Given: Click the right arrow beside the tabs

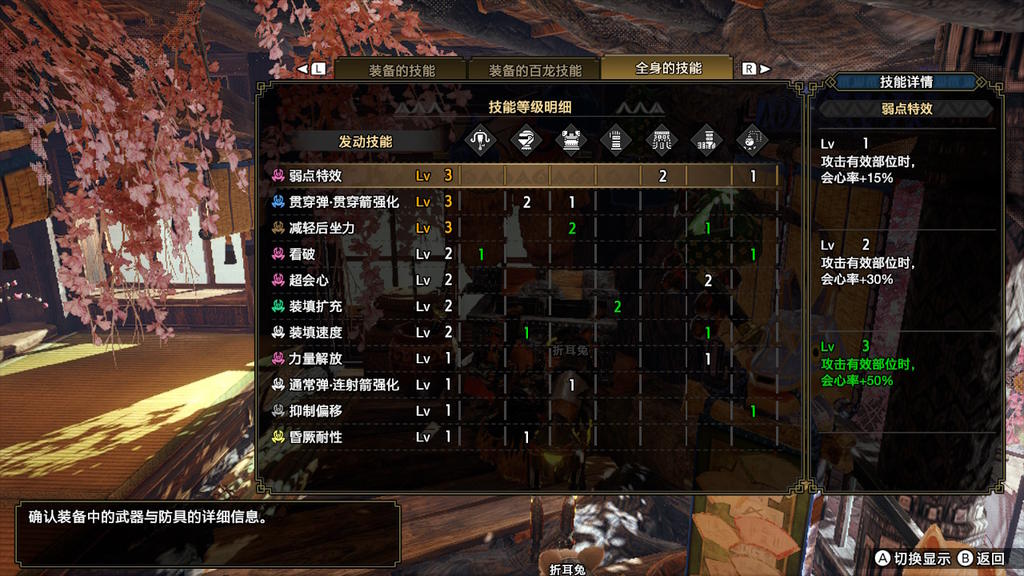Looking at the screenshot, I should [x=765, y=69].
